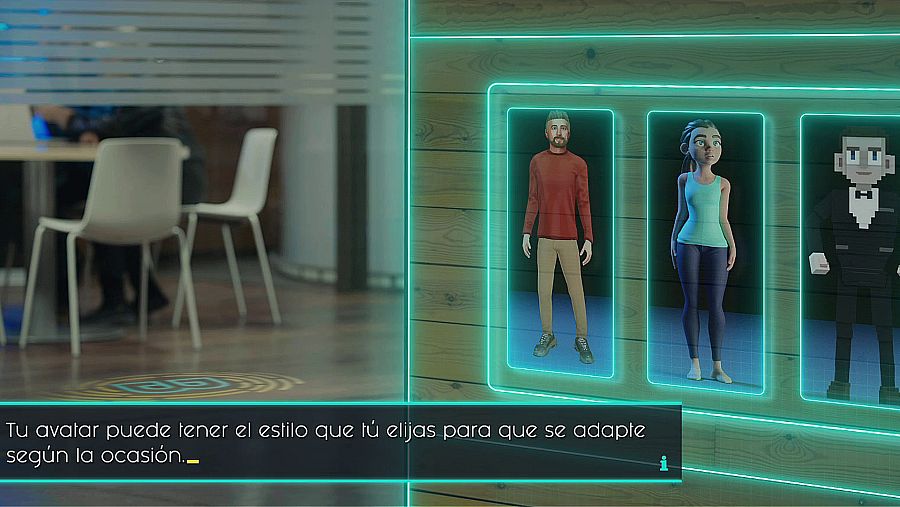900x507 pixels.
Task: Click the info icon in the dialogue box
Action: click(663, 463)
